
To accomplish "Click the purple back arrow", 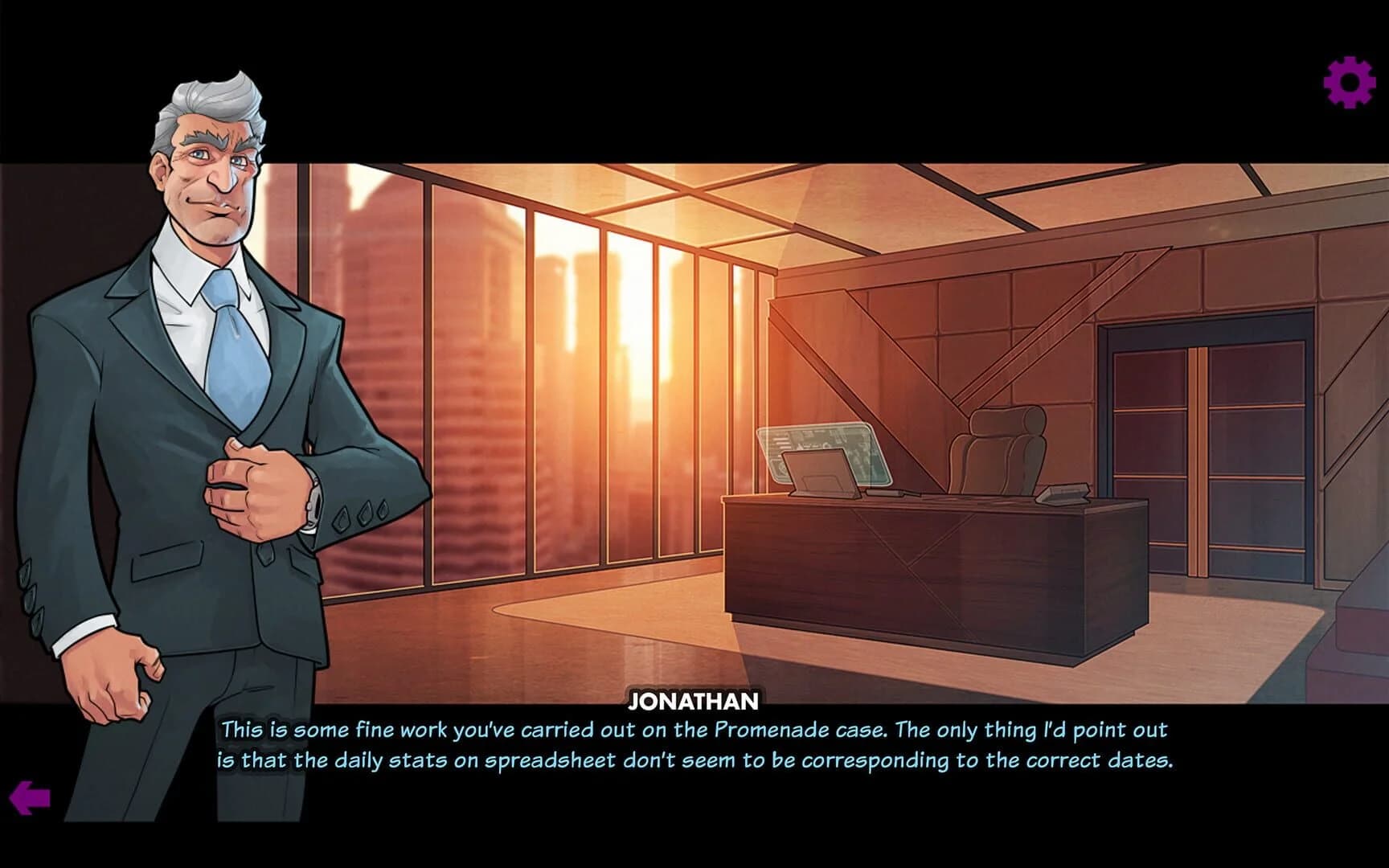I will click(31, 799).
